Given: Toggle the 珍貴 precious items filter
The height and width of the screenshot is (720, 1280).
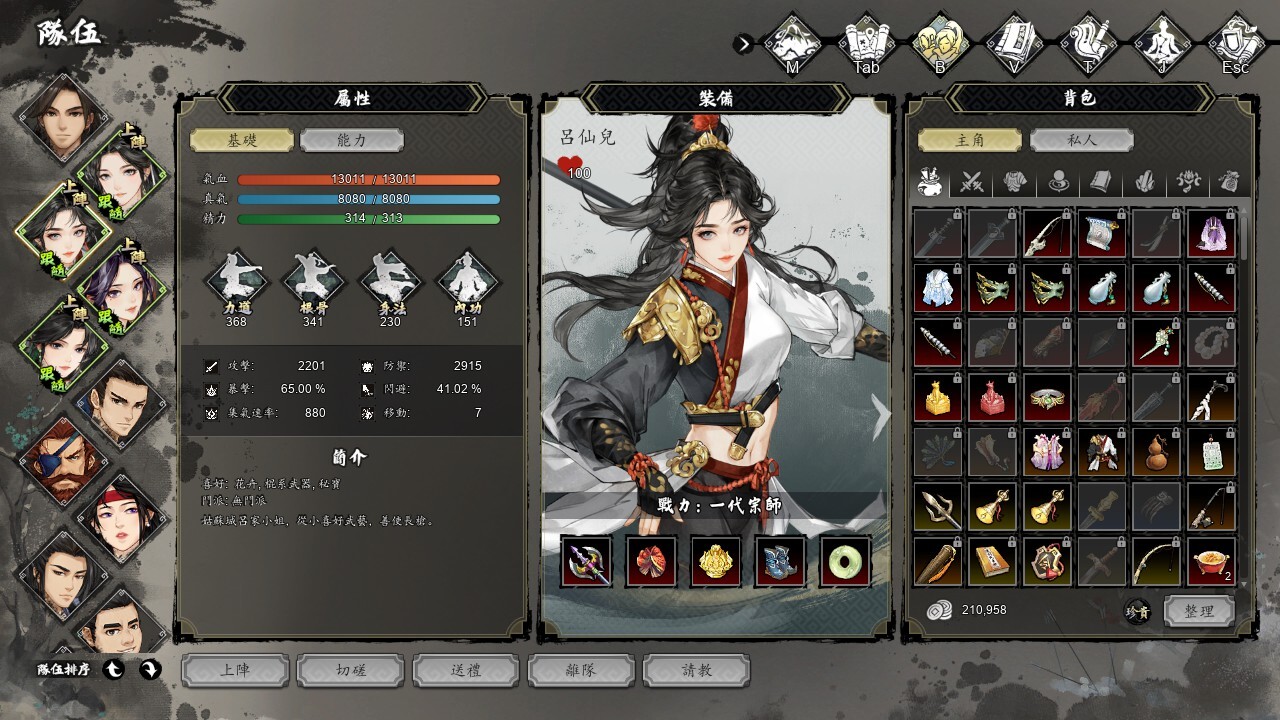Looking at the screenshot, I should pyautogui.click(x=1138, y=612).
